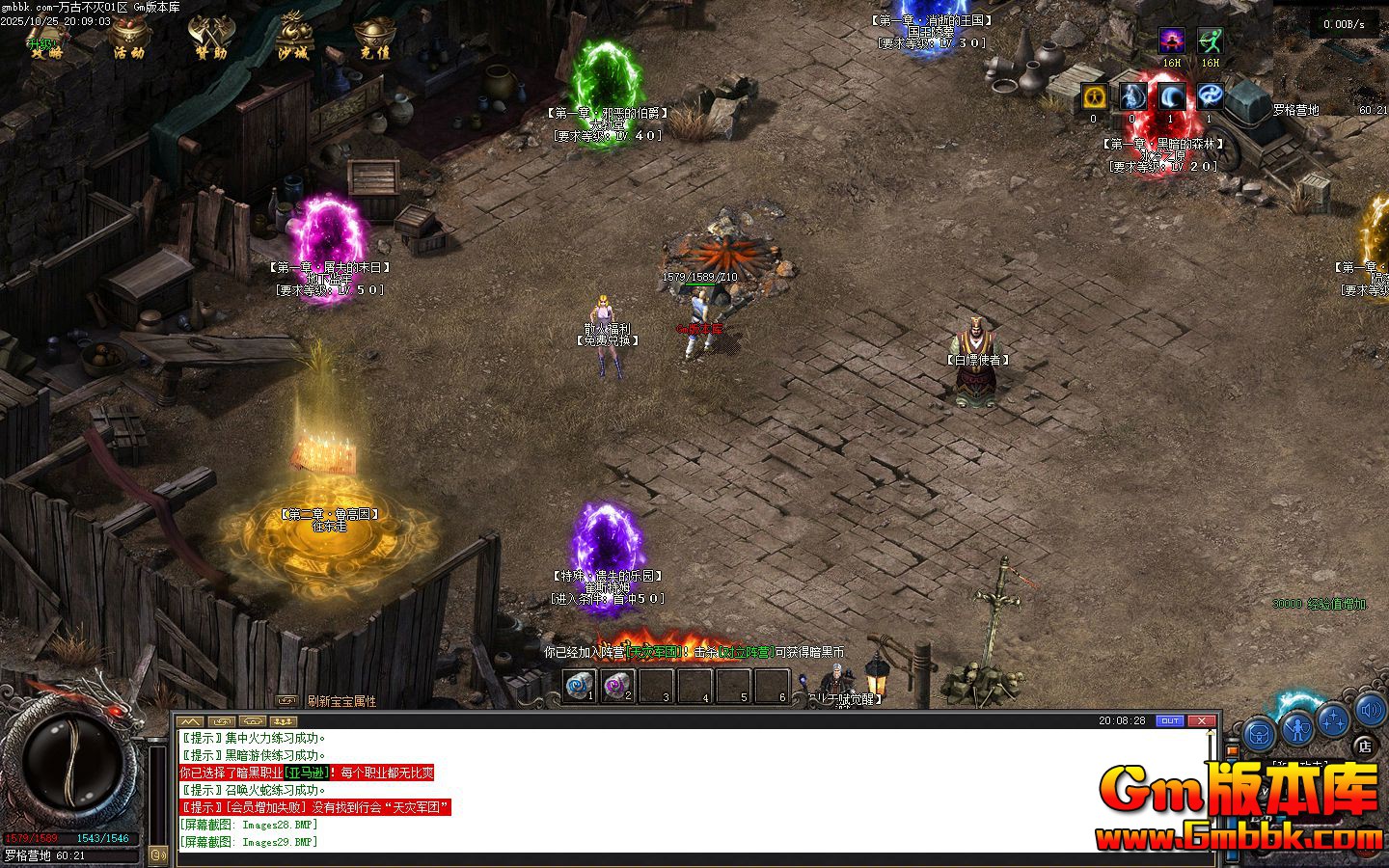
Task: Click the golden human figure skill icon
Action: pos(1094,96)
